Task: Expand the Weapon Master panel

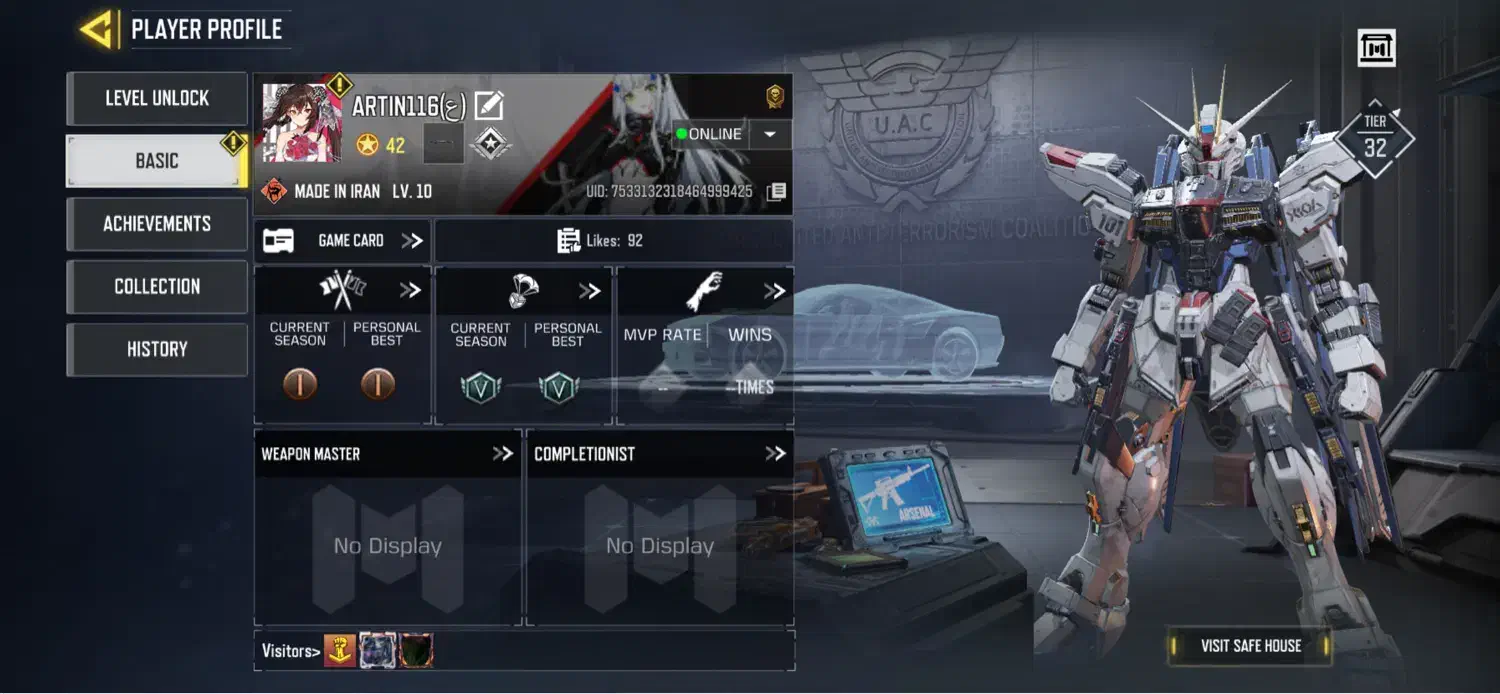Action: 501,454
